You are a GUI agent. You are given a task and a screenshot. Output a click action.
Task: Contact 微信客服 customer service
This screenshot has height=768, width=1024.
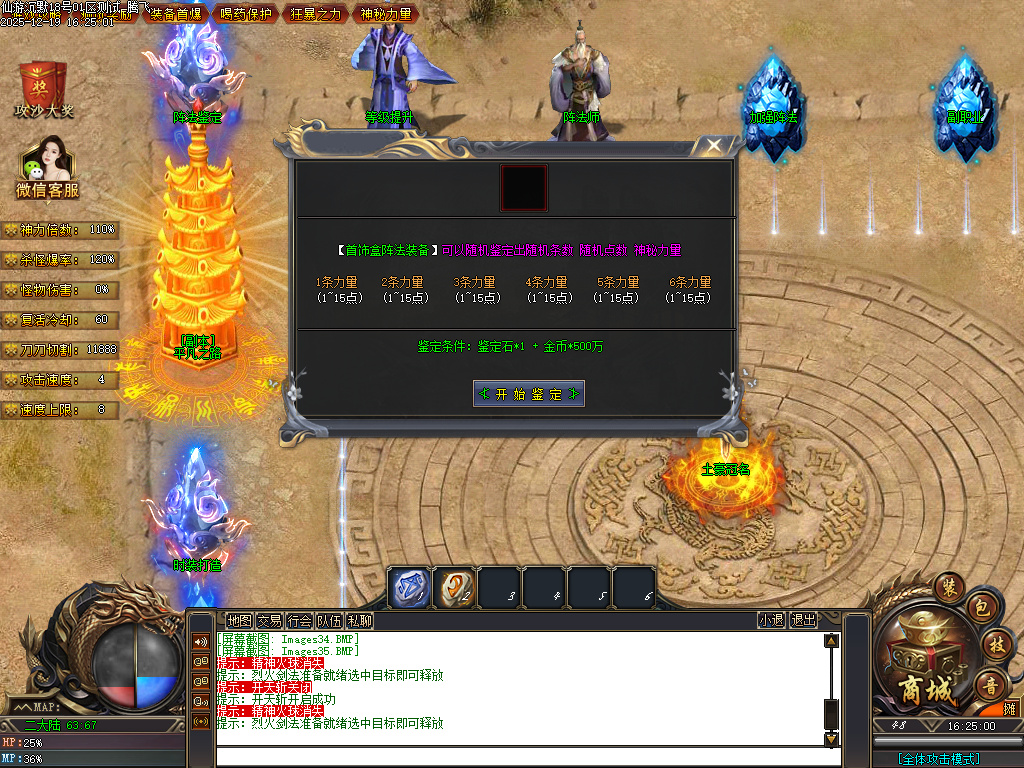[x=46, y=167]
